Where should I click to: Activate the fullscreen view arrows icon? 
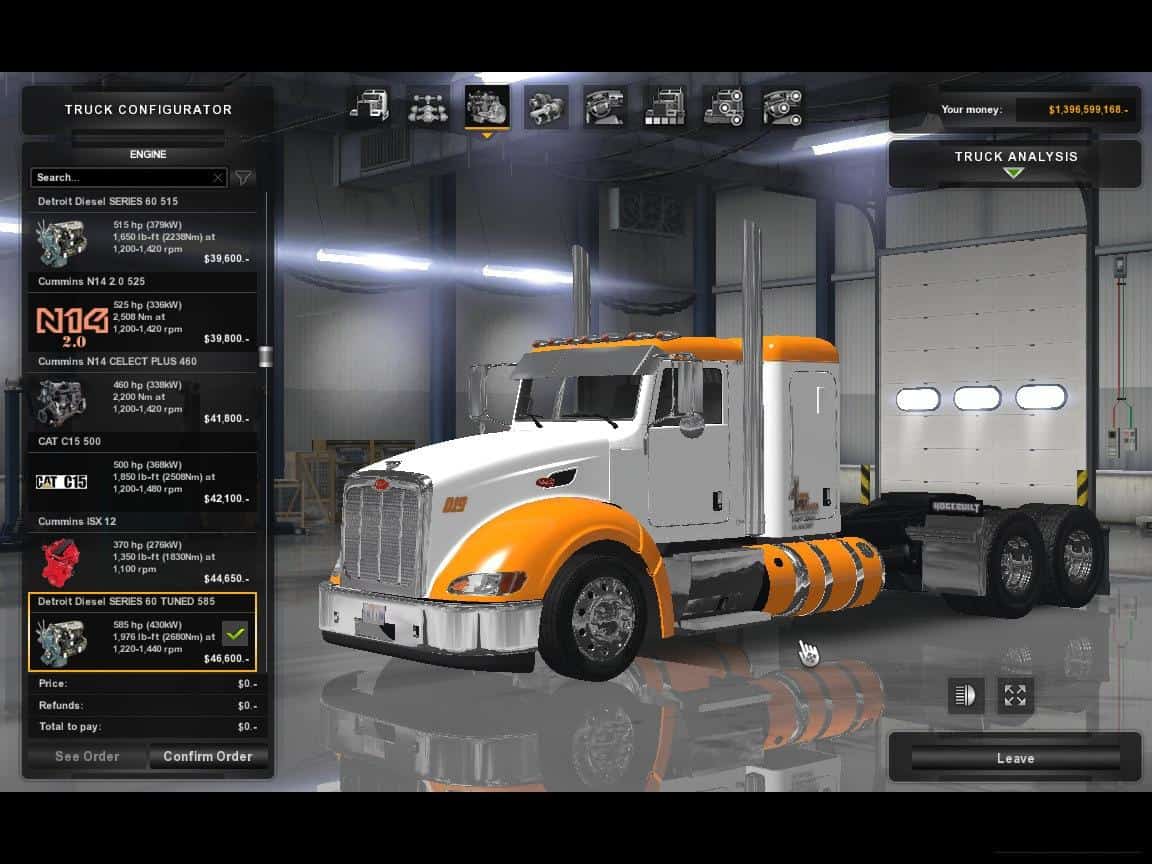(1015, 696)
